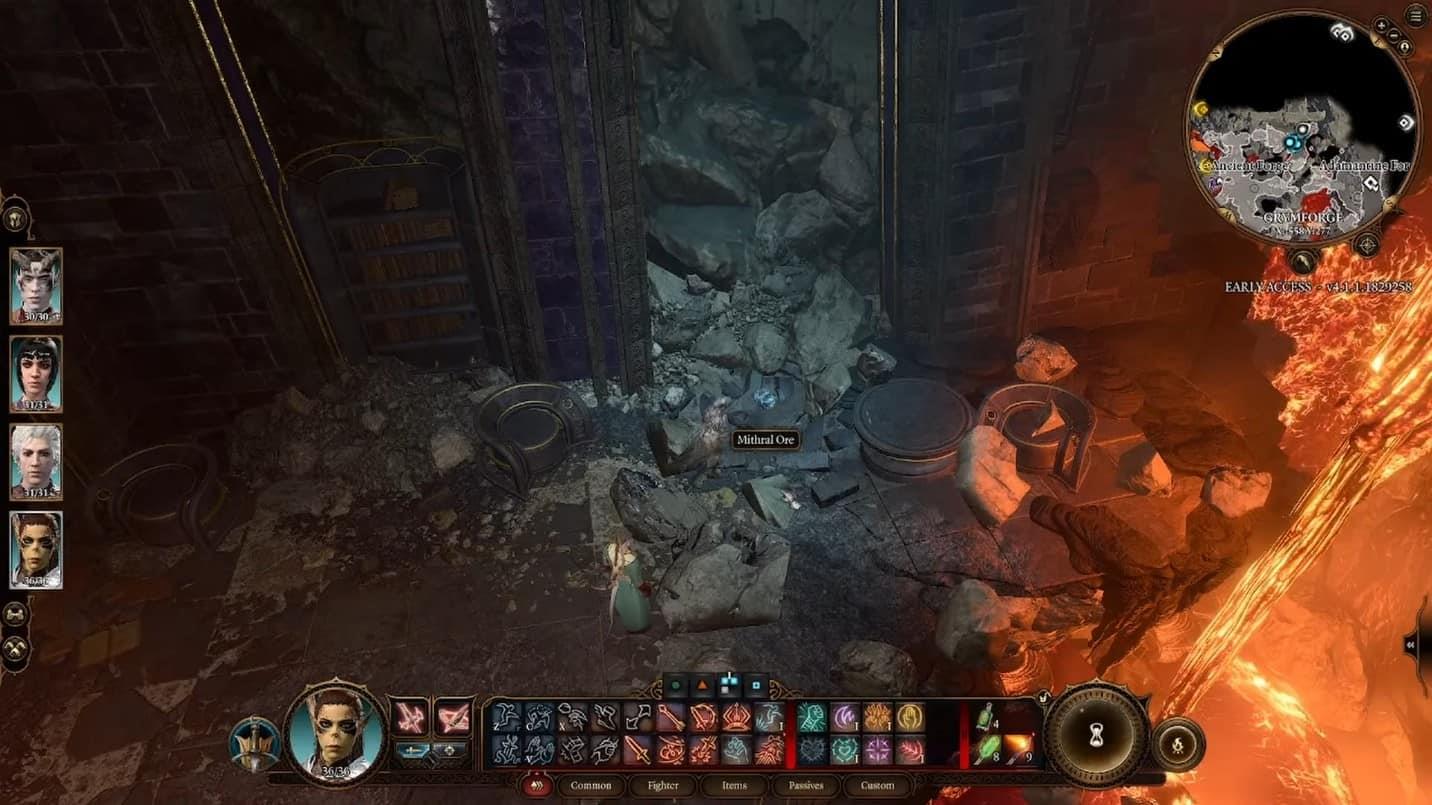The image size is (1432, 805).
Task: Click the compass button below minimap
Action: 1365,245
